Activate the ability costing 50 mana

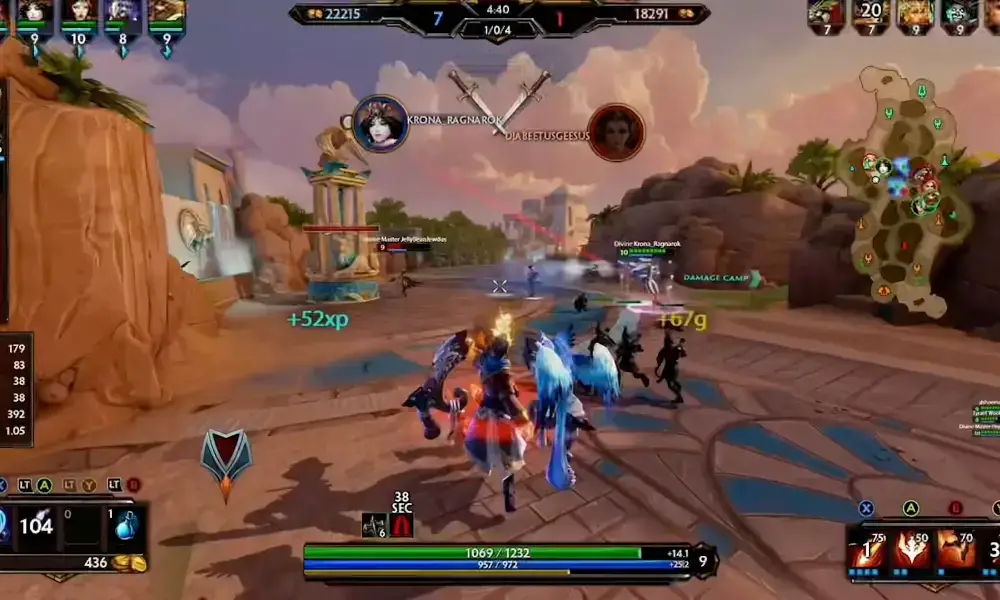pos(911,551)
